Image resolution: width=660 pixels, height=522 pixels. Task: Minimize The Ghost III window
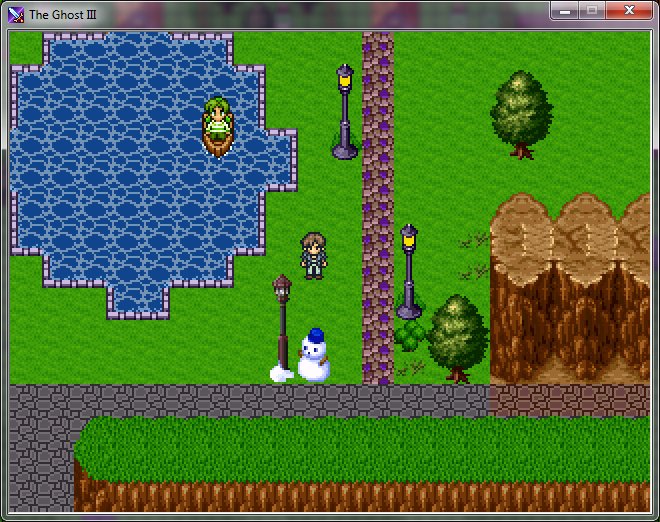coord(565,10)
